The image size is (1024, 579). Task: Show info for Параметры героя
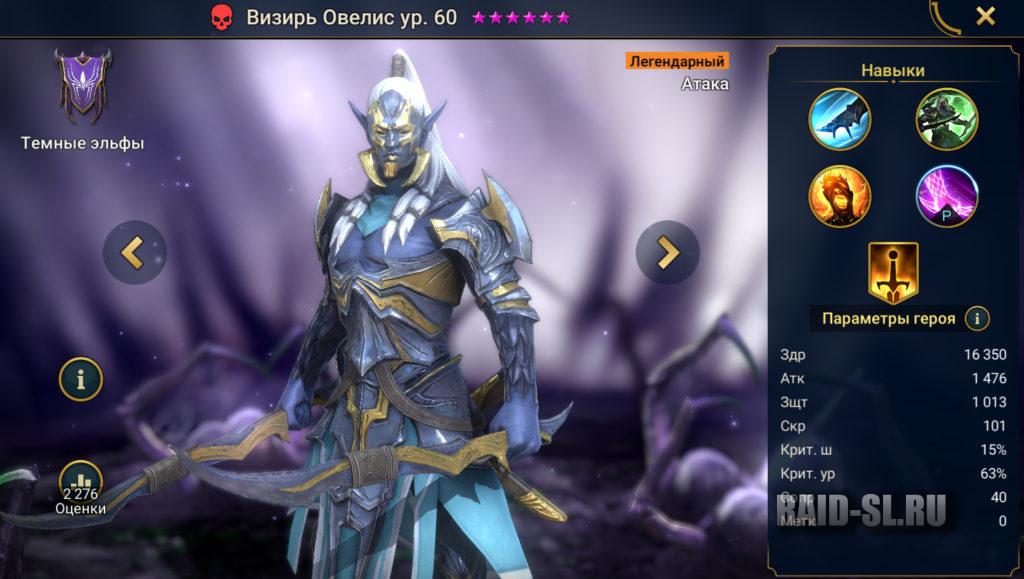point(977,319)
